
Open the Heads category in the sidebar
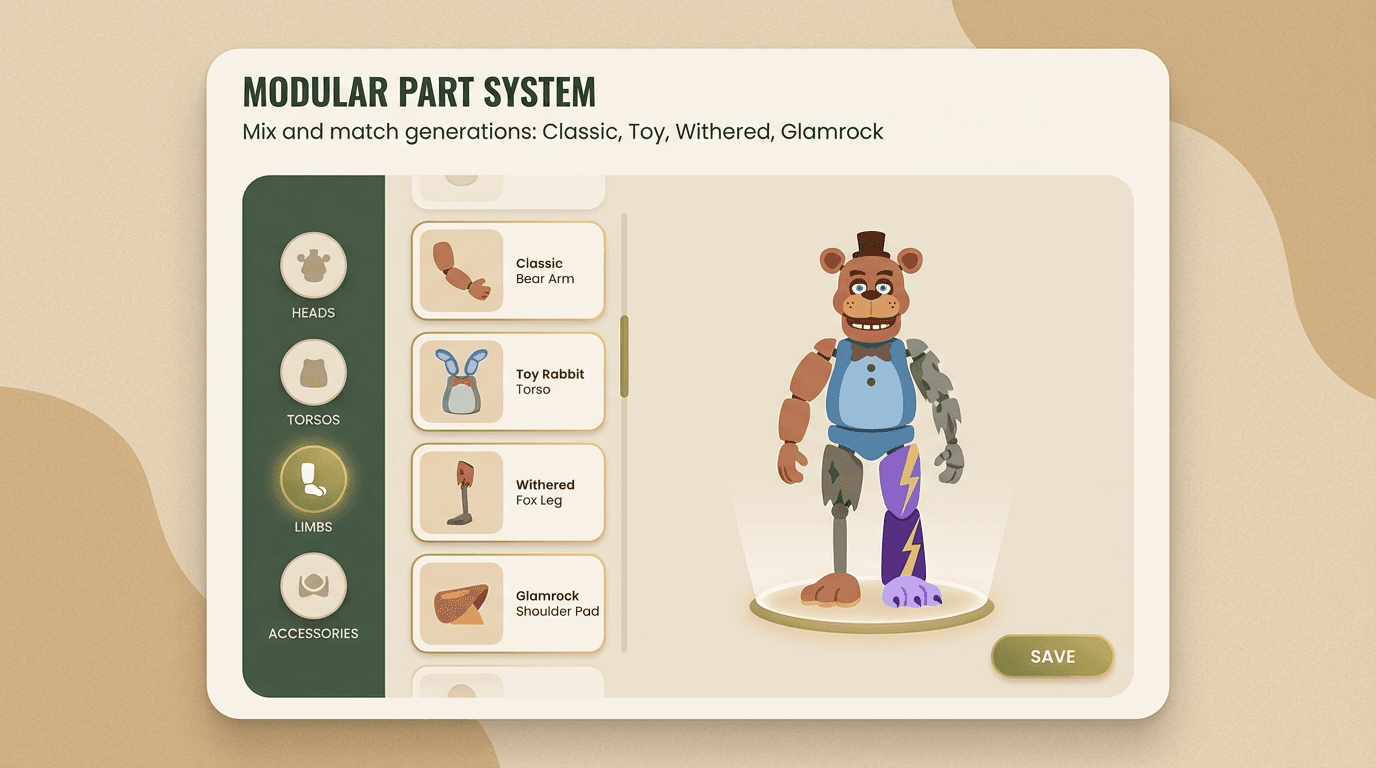pyautogui.click(x=313, y=267)
